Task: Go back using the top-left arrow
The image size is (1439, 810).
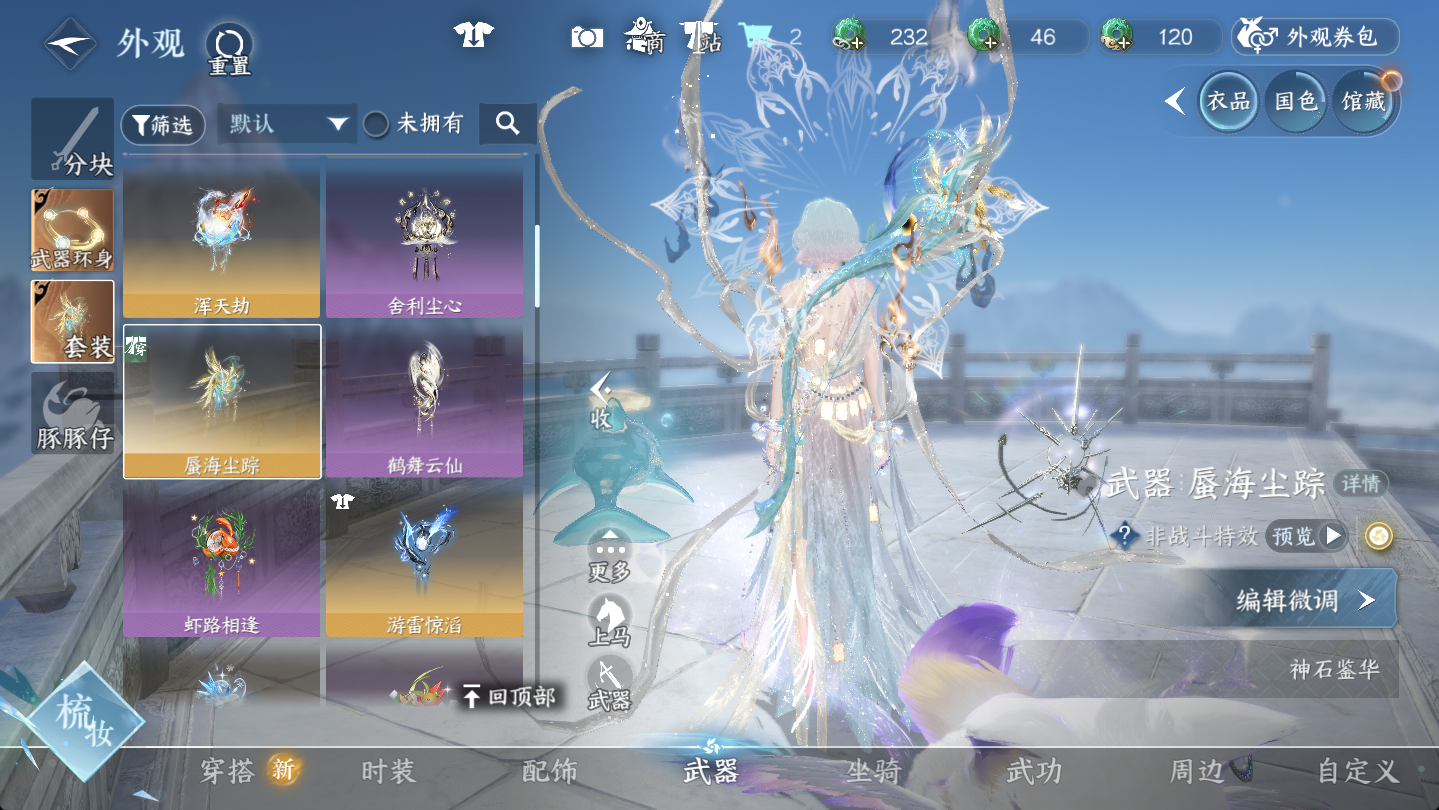Action: (x=70, y=43)
